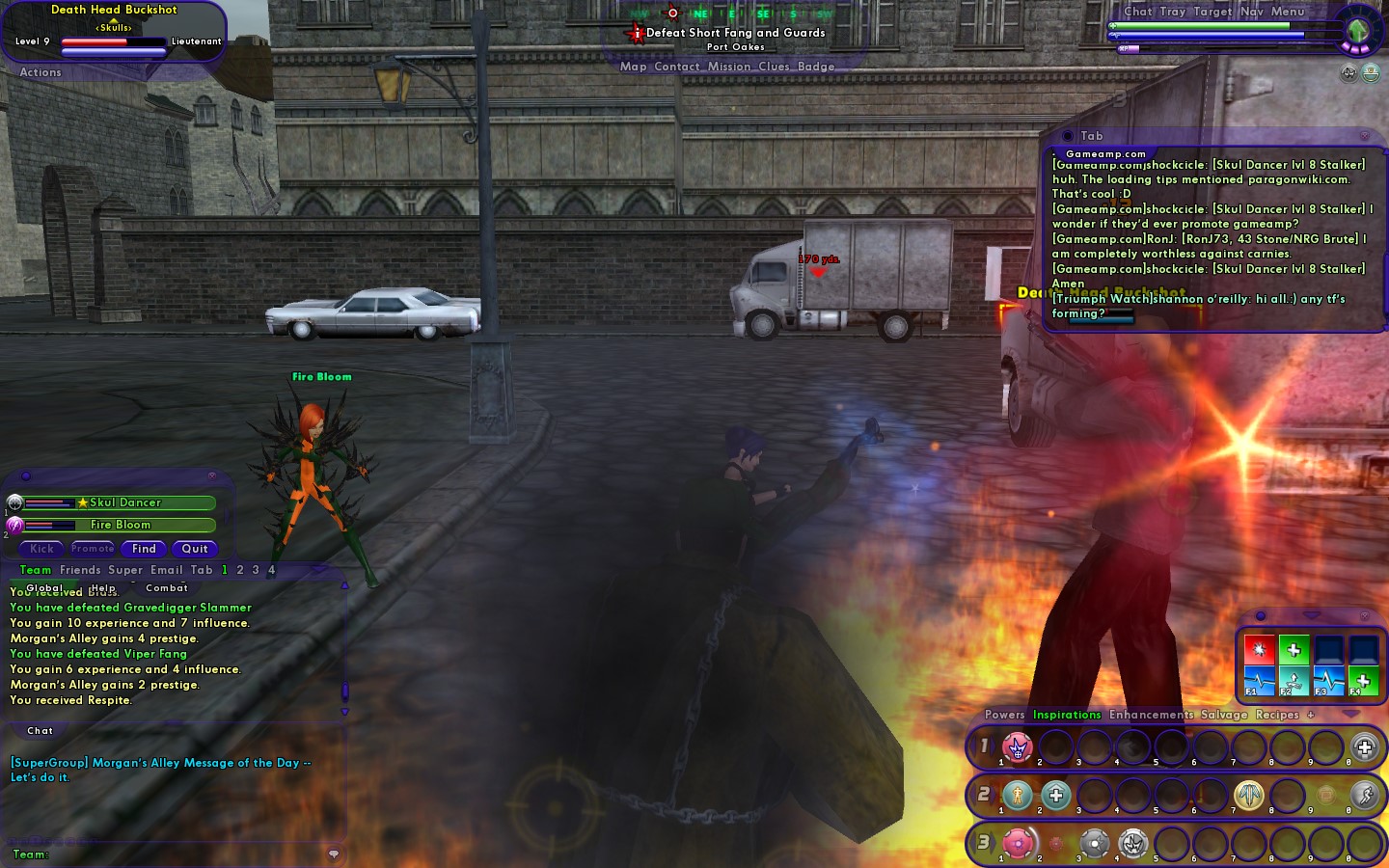View the Badge list
This screenshot has height=868, width=1389.
[x=816, y=67]
